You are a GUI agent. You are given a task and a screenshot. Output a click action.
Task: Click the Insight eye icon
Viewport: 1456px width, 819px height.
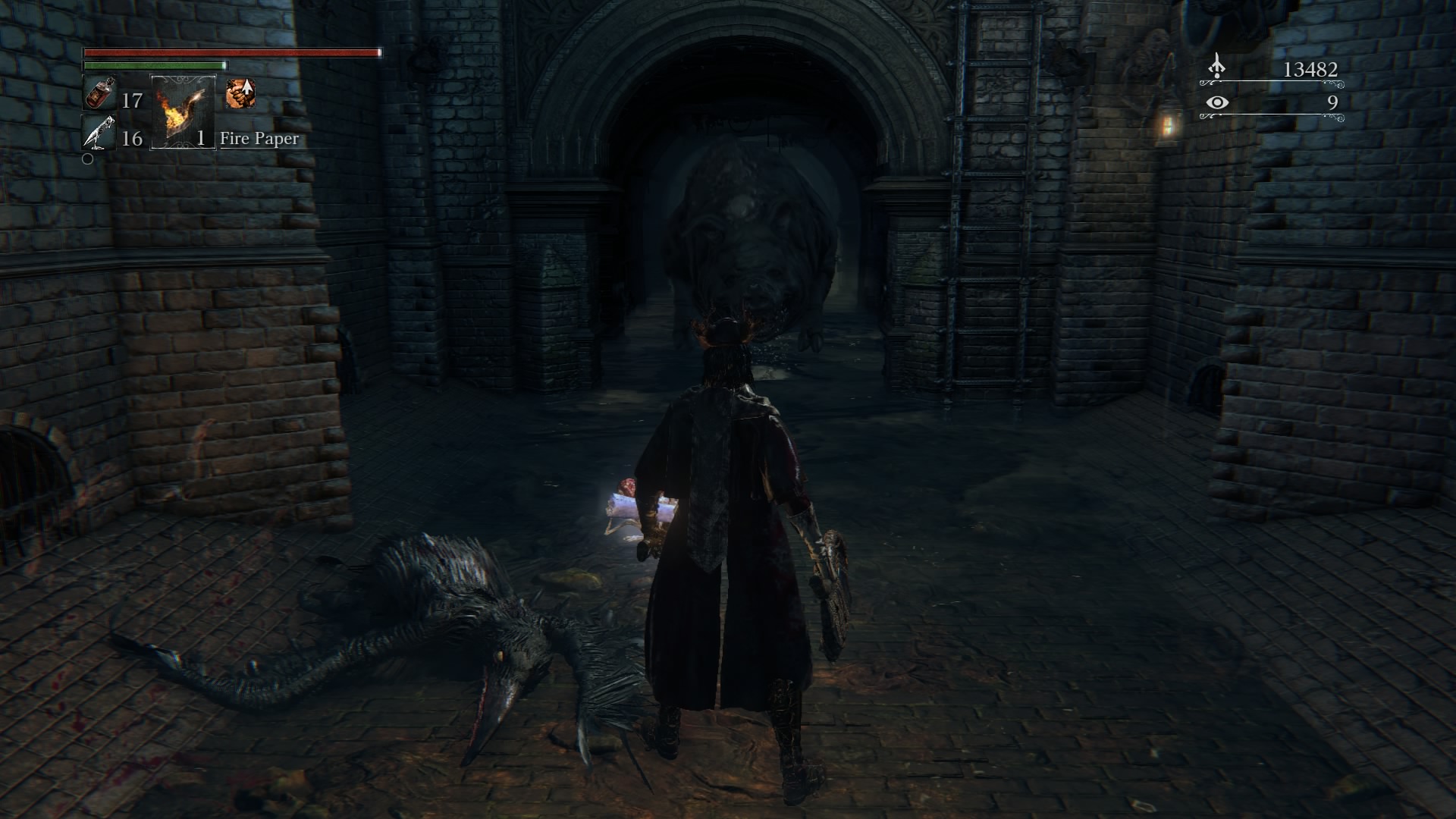point(1217,102)
